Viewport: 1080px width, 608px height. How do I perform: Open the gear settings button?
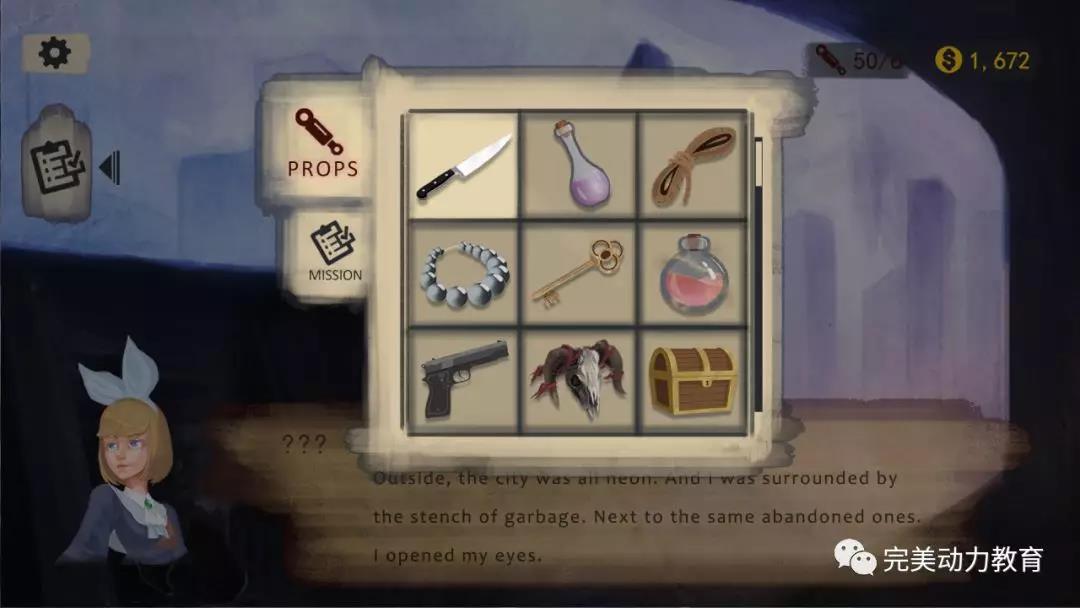pos(55,53)
